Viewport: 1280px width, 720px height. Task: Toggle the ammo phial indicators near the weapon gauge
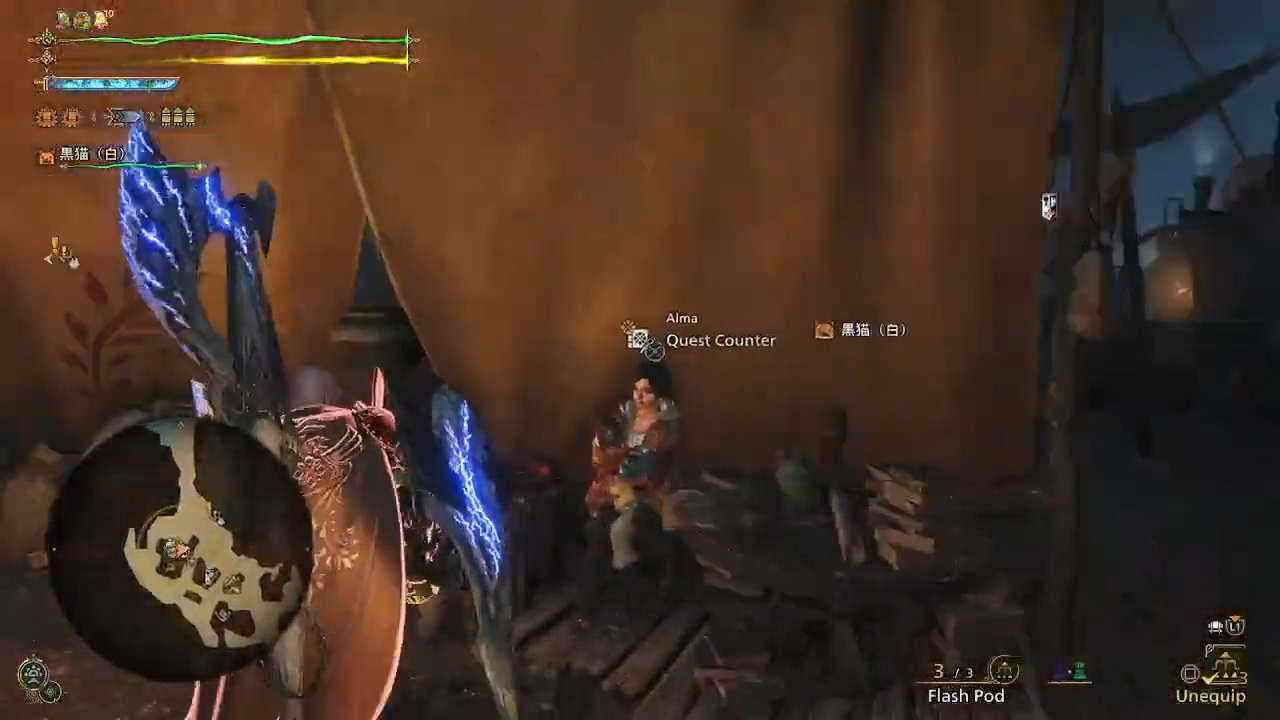point(176,116)
